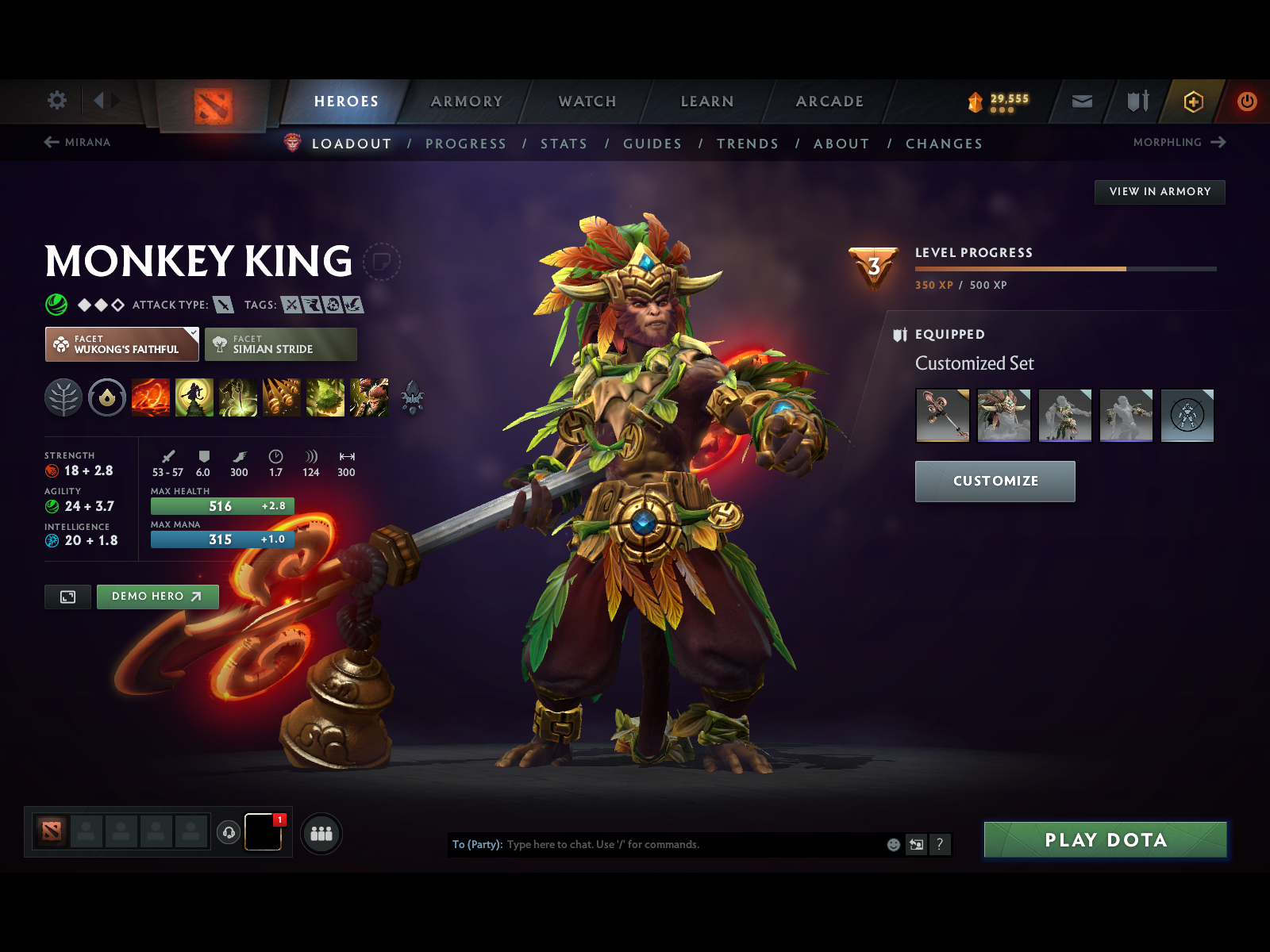This screenshot has width=1270, height=952.
Task: Click the level progress XP bar
Action: pyautogui.click(x=1068, y=269)
